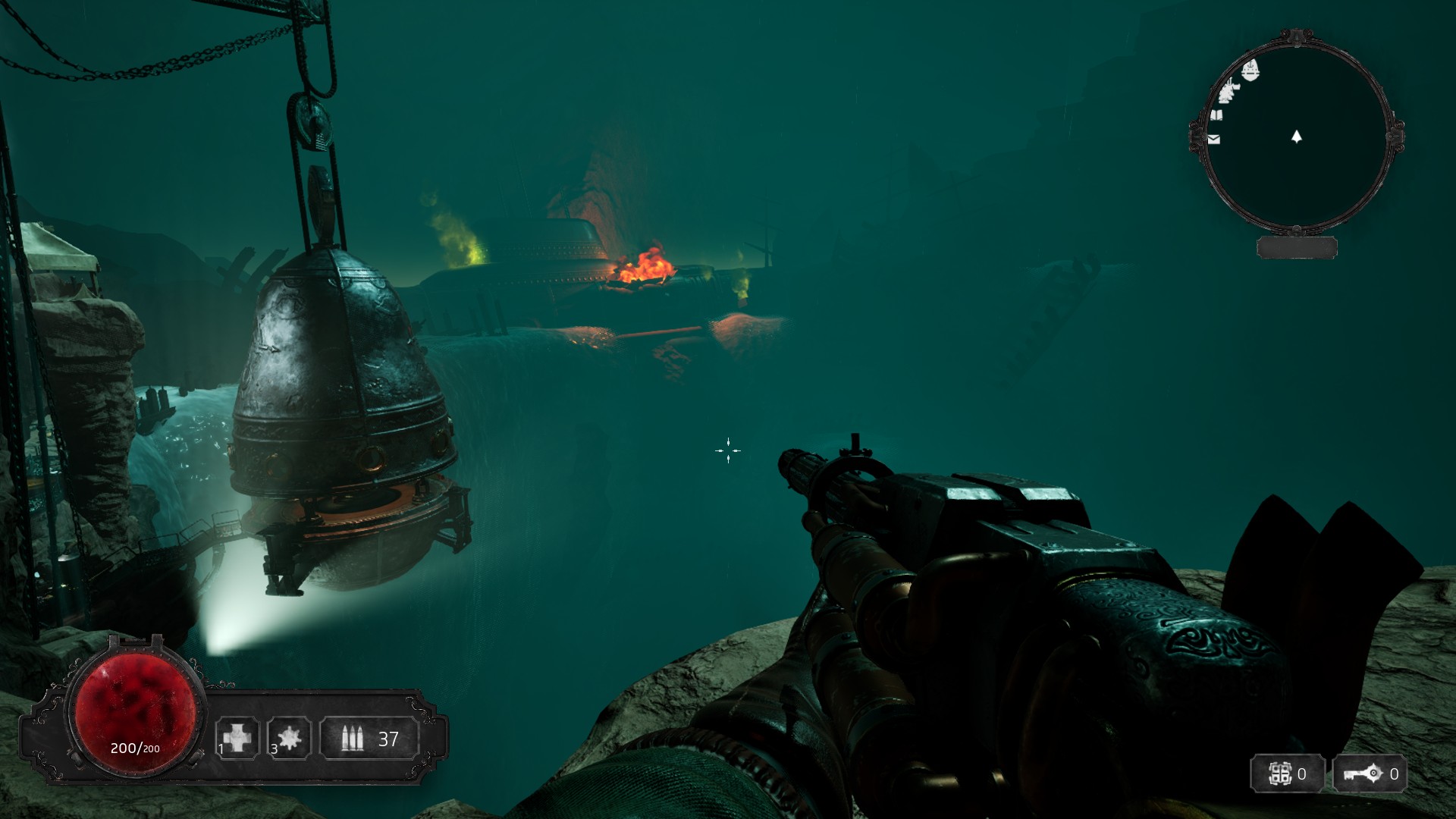Select the medkit cross item slot
The height and width of the screenshot is (819, 1456).
237,738
